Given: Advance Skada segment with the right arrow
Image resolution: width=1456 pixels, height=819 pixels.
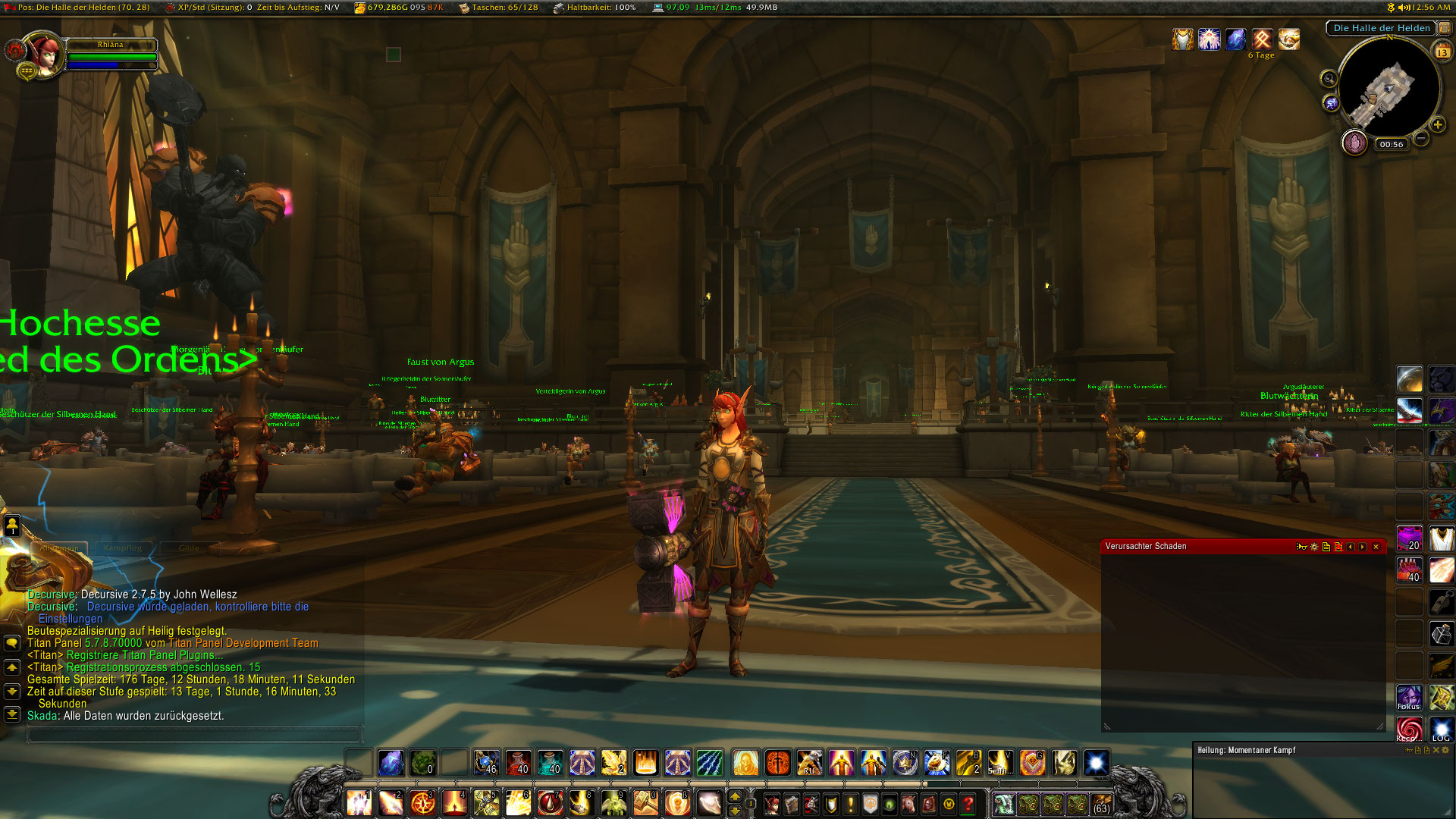Looking at the screenshot, I should pos(1362,547).
